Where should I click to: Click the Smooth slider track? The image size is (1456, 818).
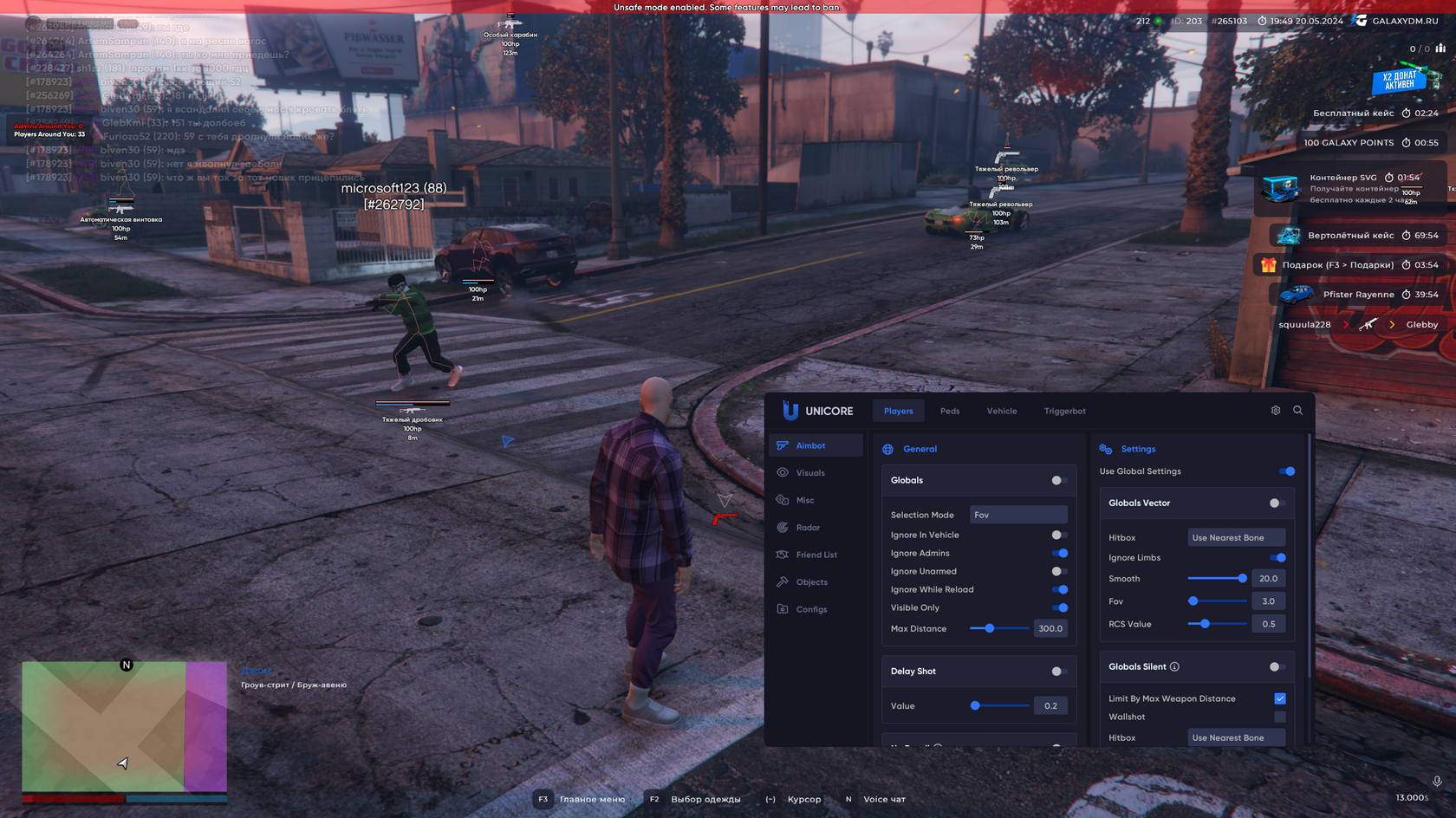coord(1216,579)
